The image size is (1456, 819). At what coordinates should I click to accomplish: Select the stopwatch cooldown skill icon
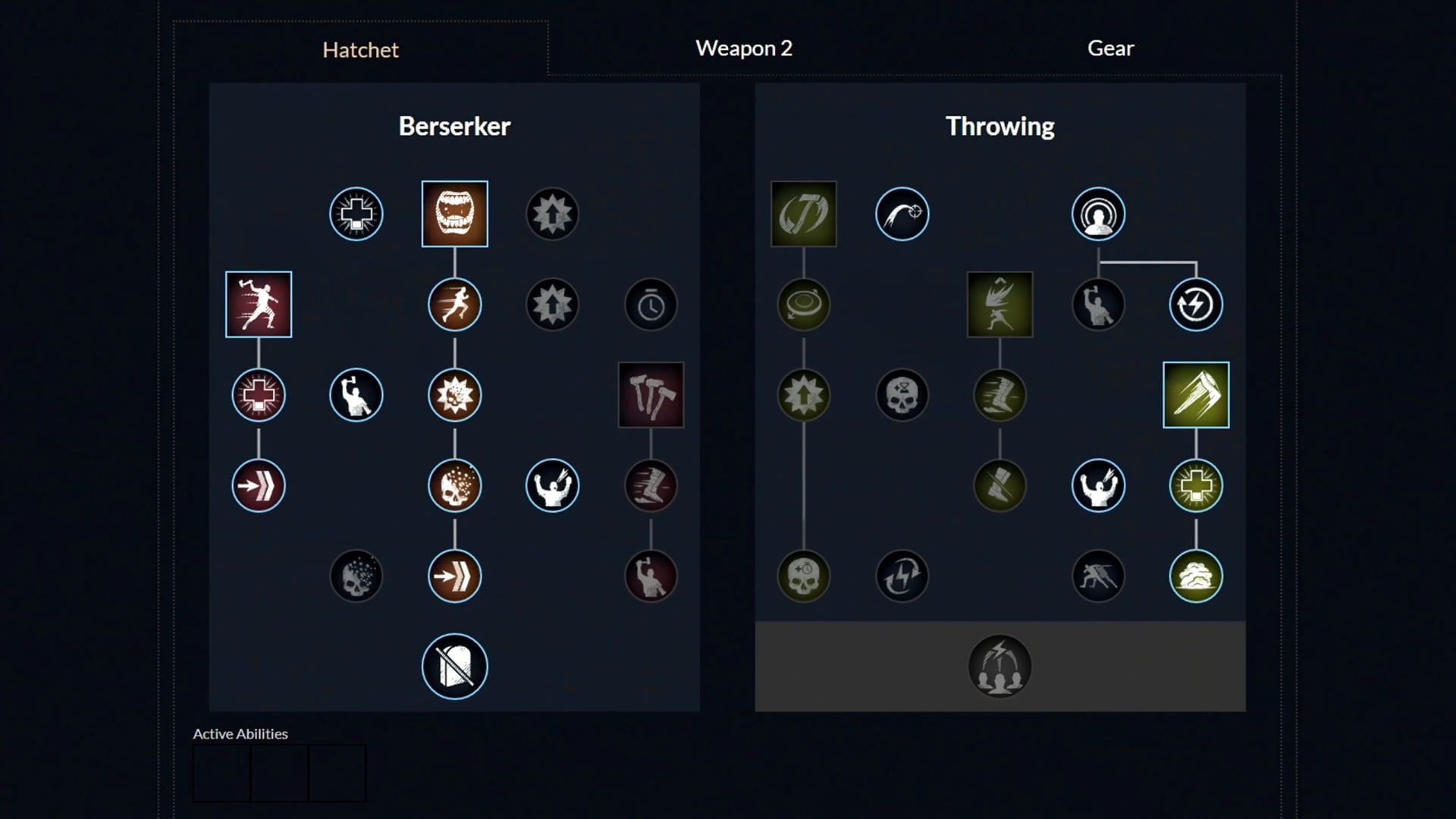tap(651, 304)
